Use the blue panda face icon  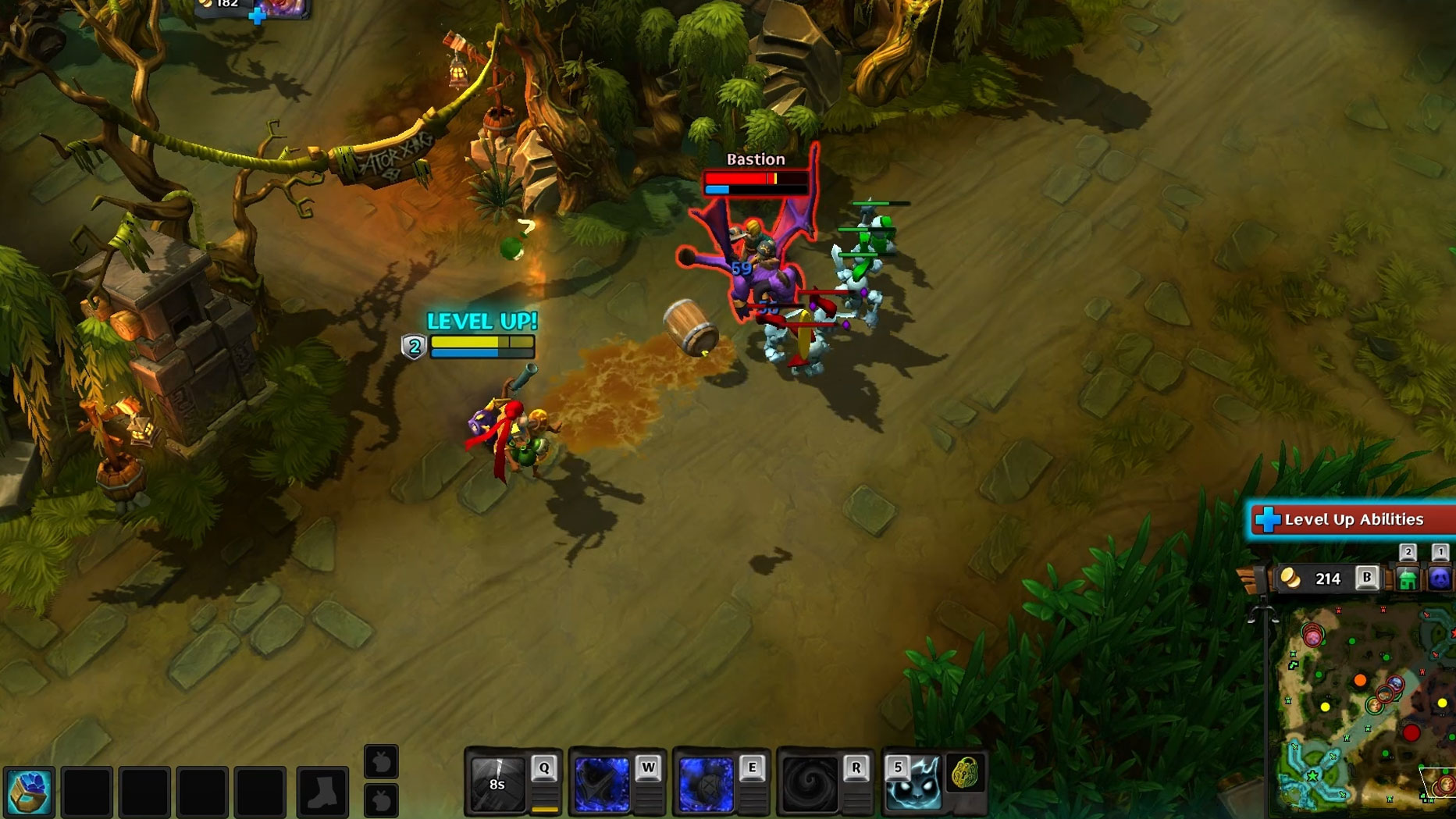[x=1440, y=579]
